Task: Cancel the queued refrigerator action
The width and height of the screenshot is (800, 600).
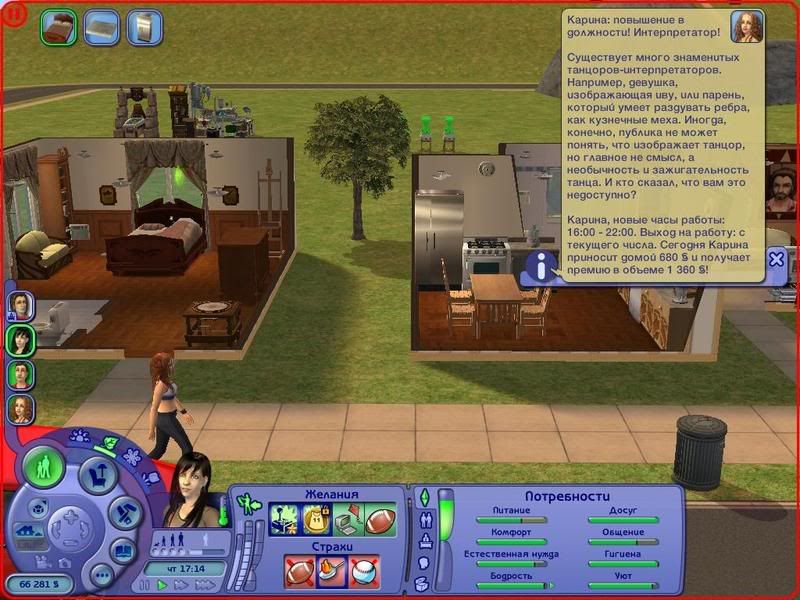Action: pyautogui.click(x=145, y=26)
